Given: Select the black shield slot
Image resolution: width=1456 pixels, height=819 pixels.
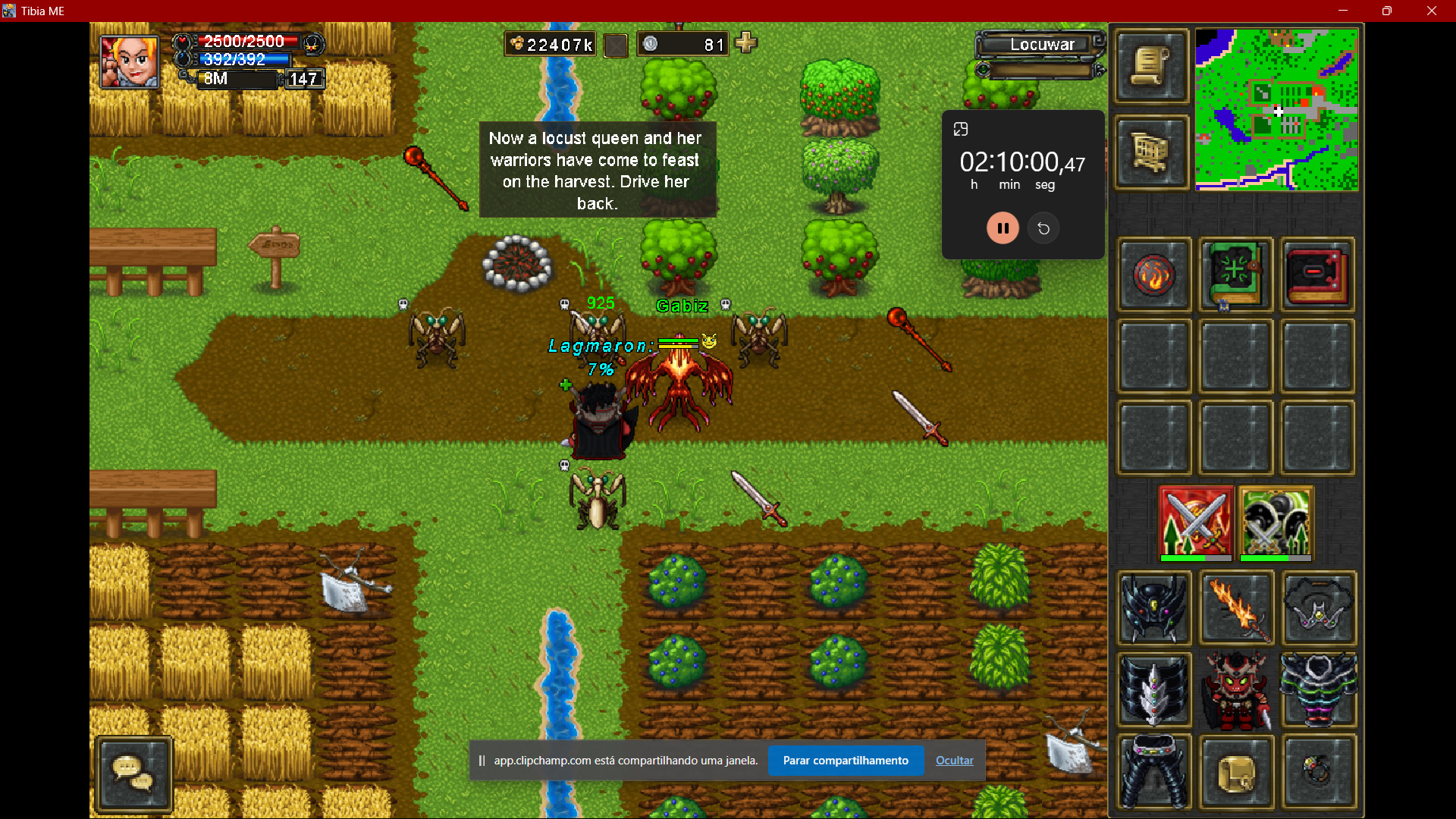Looking at the screenshot, I should click(1154, 690).
